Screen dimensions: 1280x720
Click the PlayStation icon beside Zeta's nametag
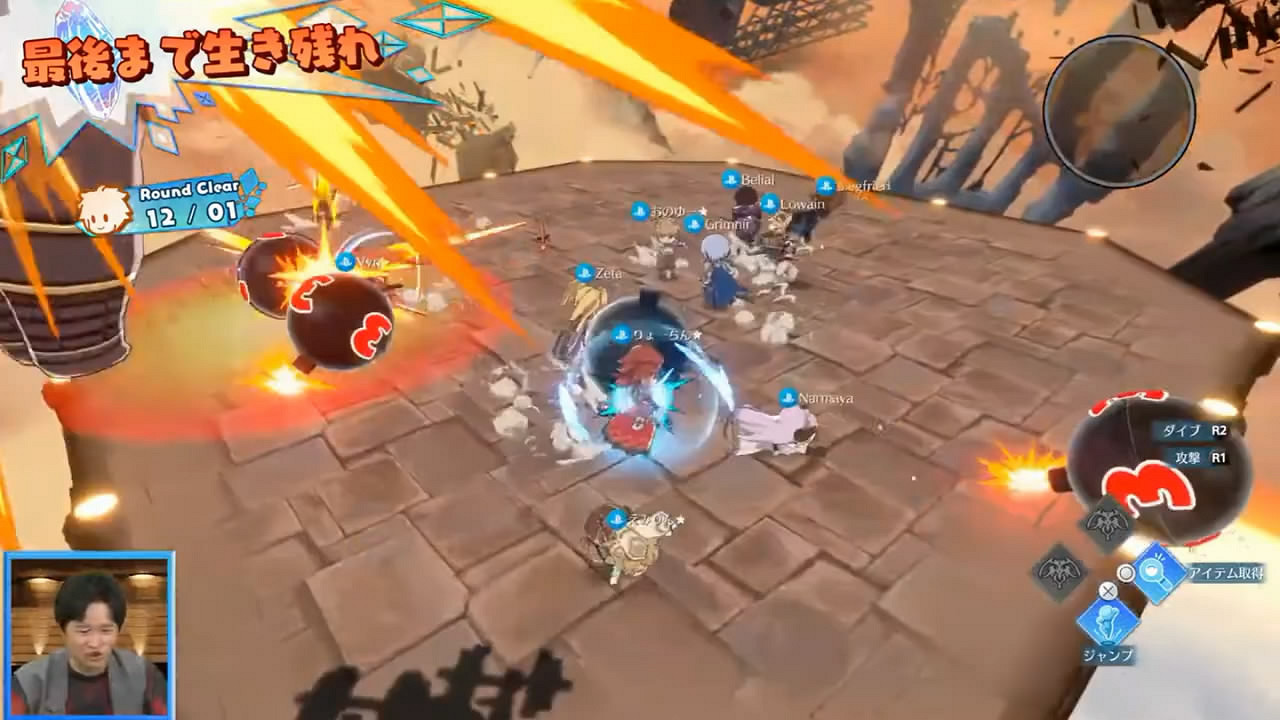click(583, 272)
